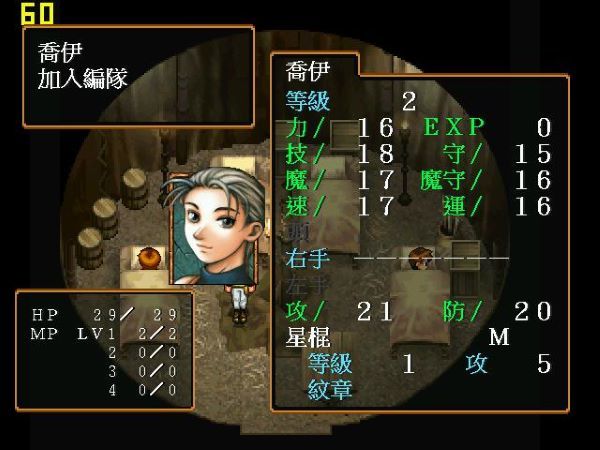Dismiss the 加入編隊 join message box
The image size is (600, 450).
tap(137, 76)
